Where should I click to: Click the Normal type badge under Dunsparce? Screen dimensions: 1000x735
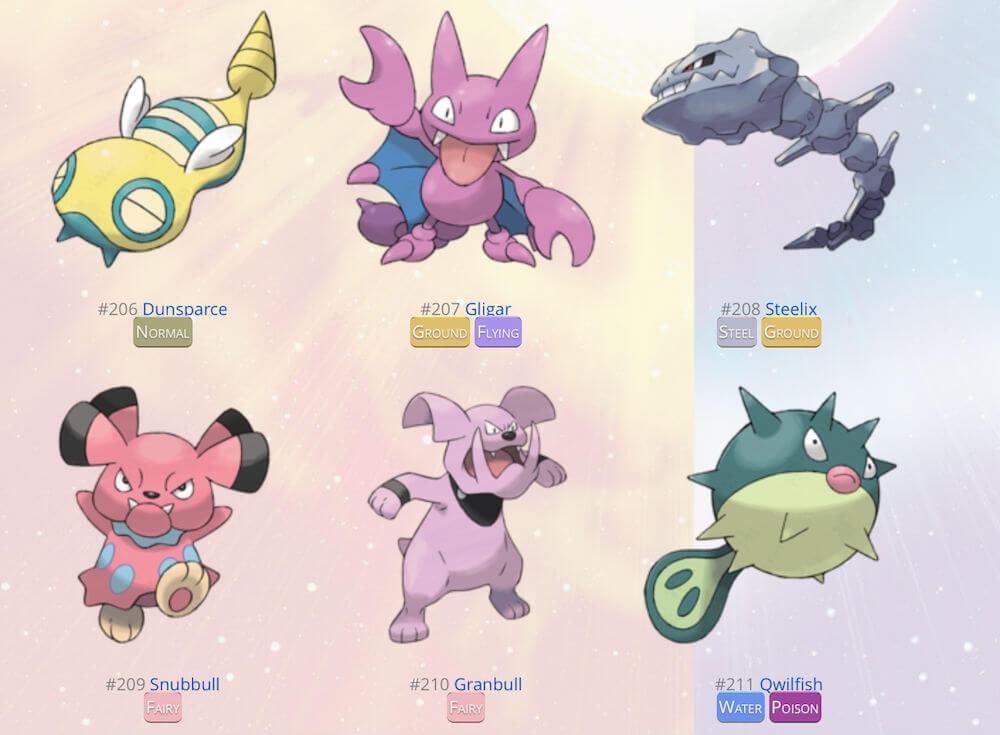click(x=163, y=332)
